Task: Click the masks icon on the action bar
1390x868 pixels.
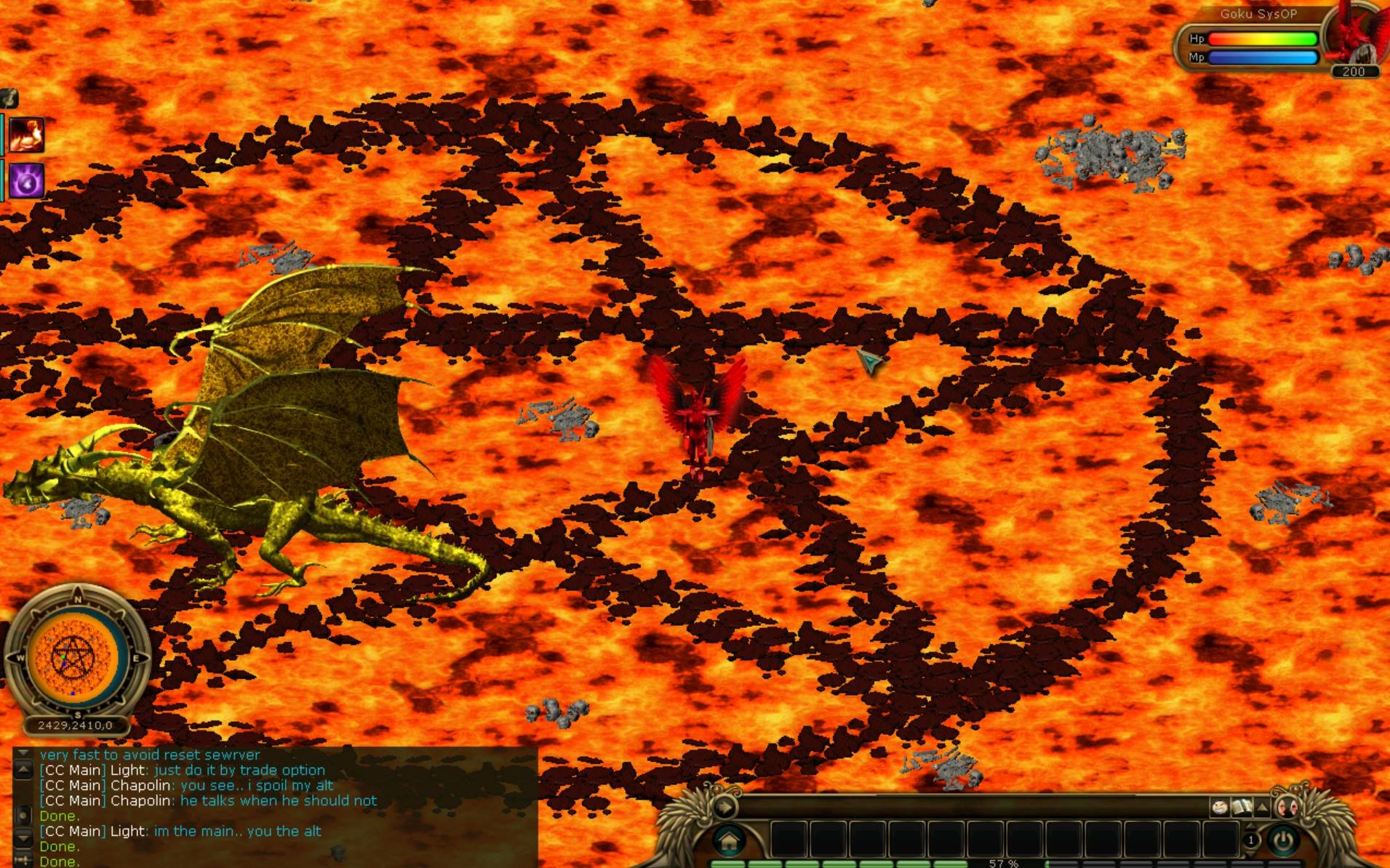Action: (x=1286, y=807)
